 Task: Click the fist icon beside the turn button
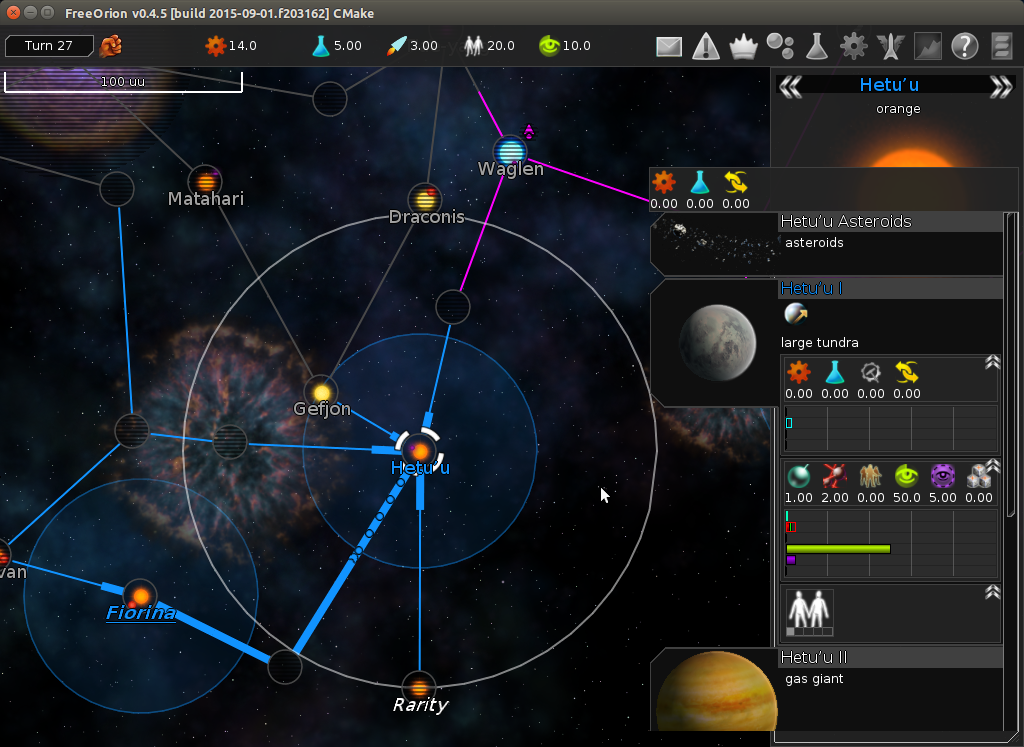111,46
